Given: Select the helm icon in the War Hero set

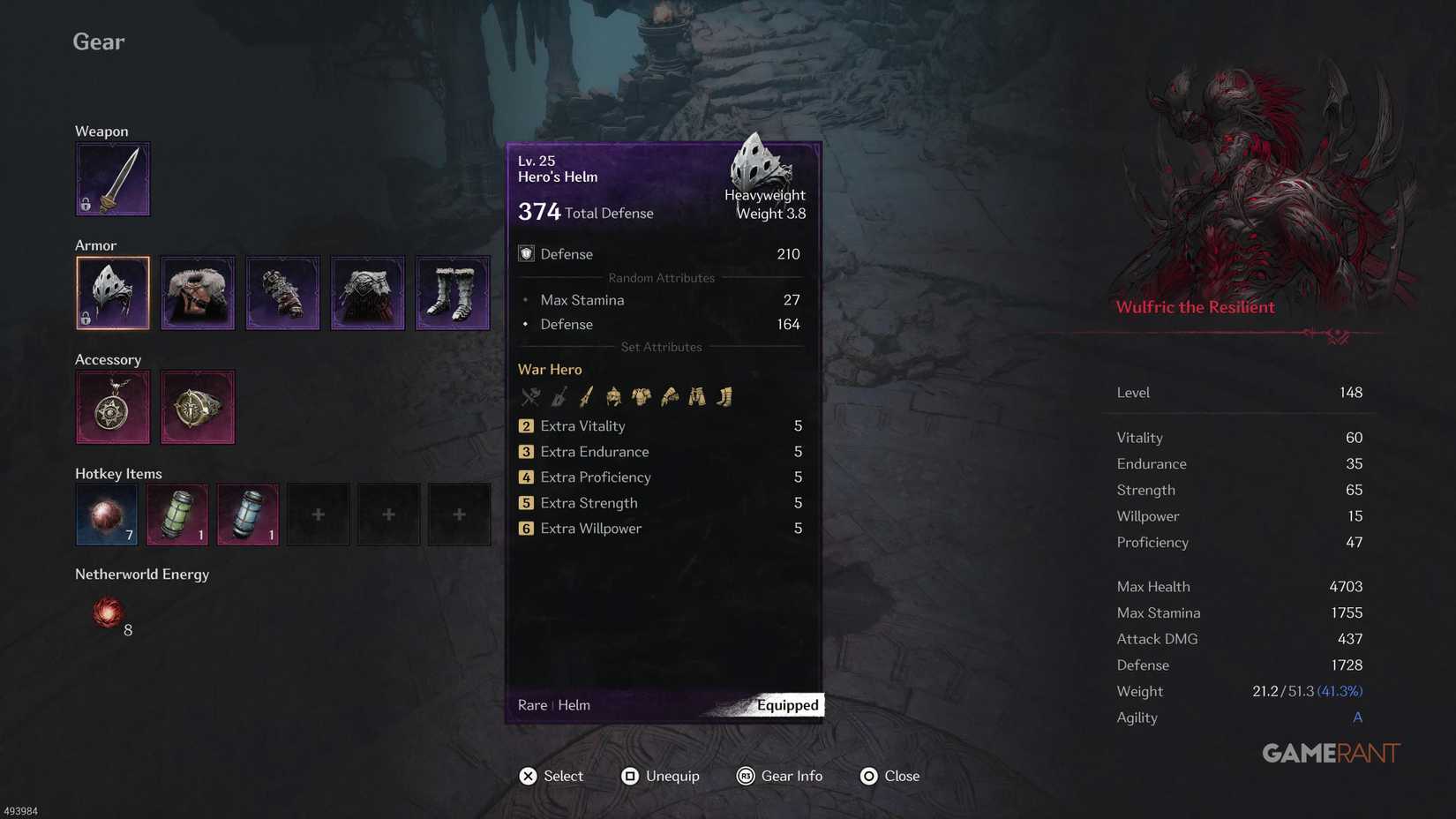Looking at the screenshot, I should [x=613, y=396].
